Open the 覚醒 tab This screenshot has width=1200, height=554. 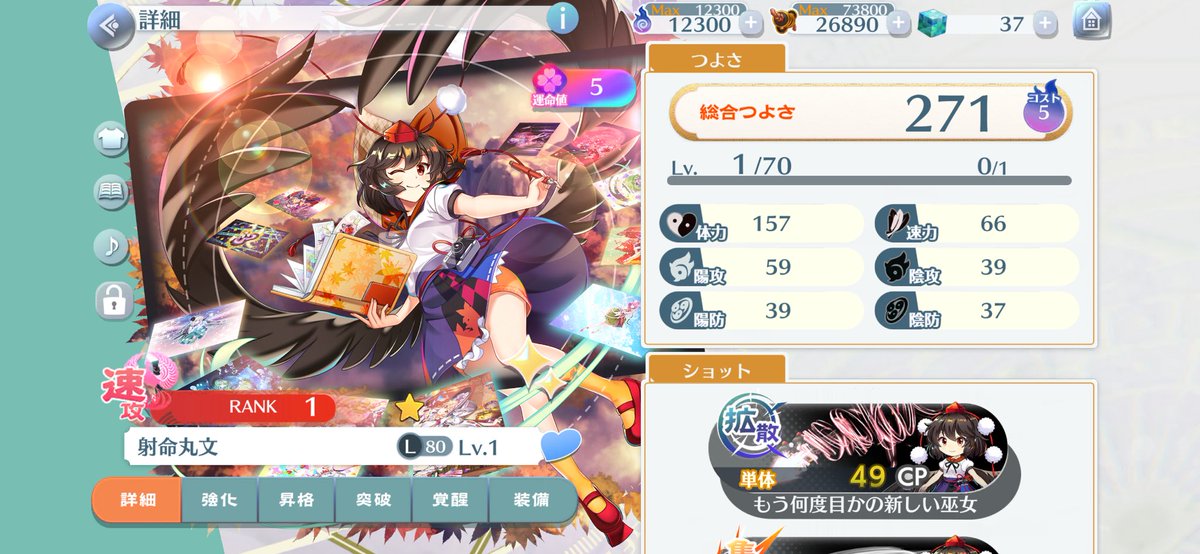click(450, 500)
